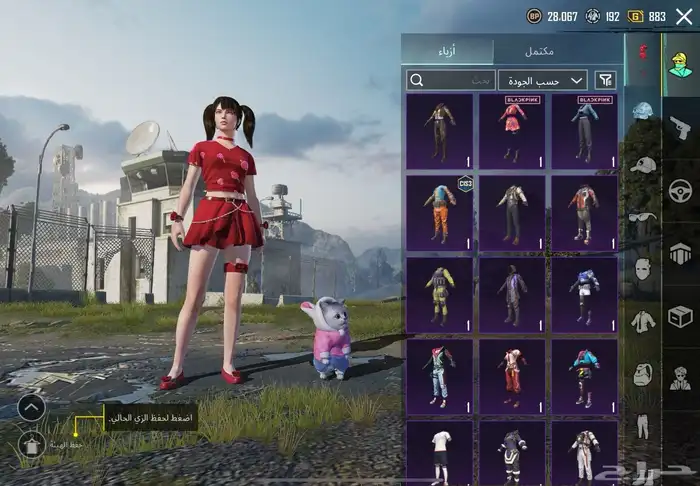700x486 pixels.
Task: Click the outfit search field
Action: pos(451,80)
